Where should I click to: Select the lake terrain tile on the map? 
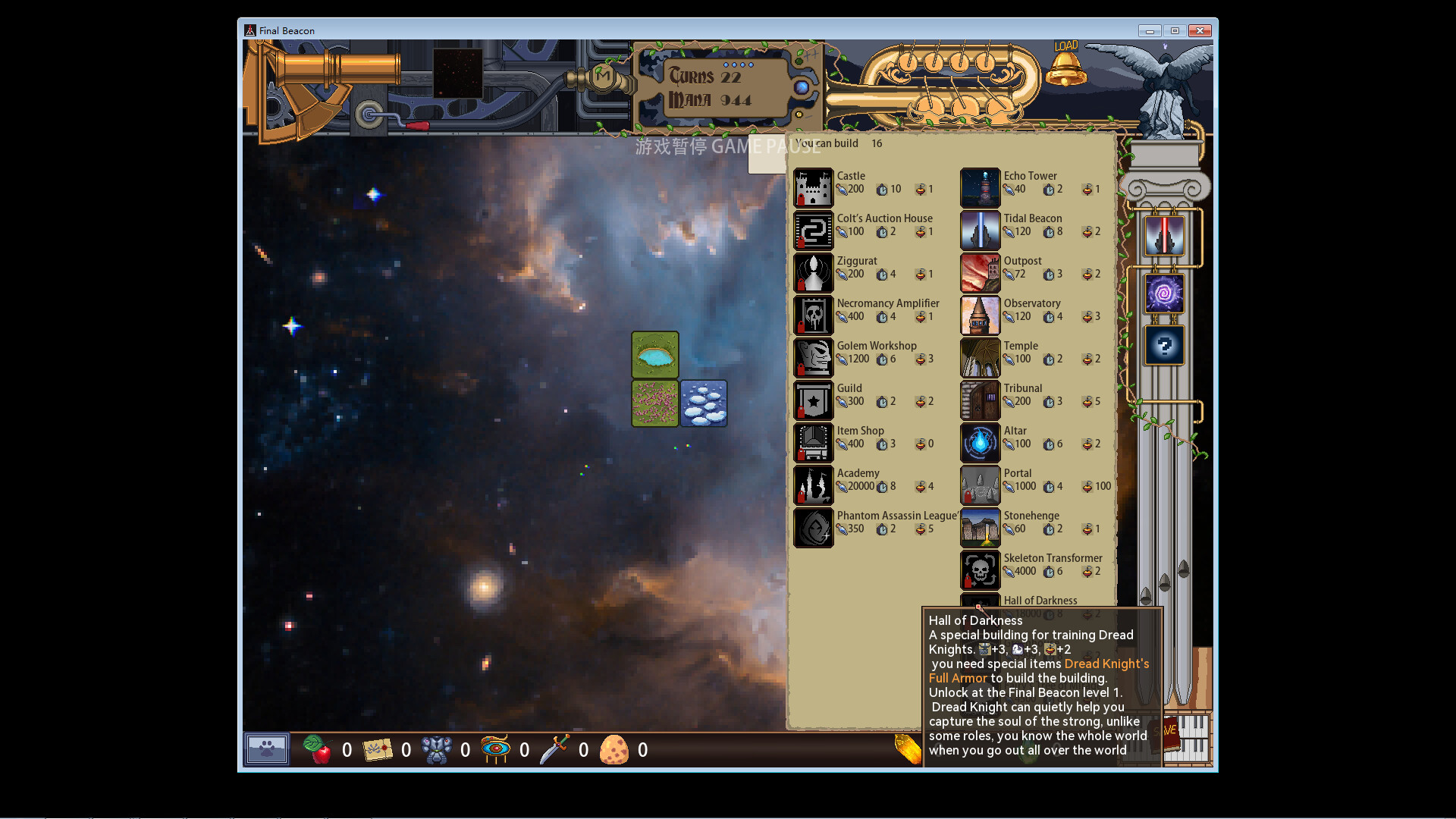[x=654, y=354]
